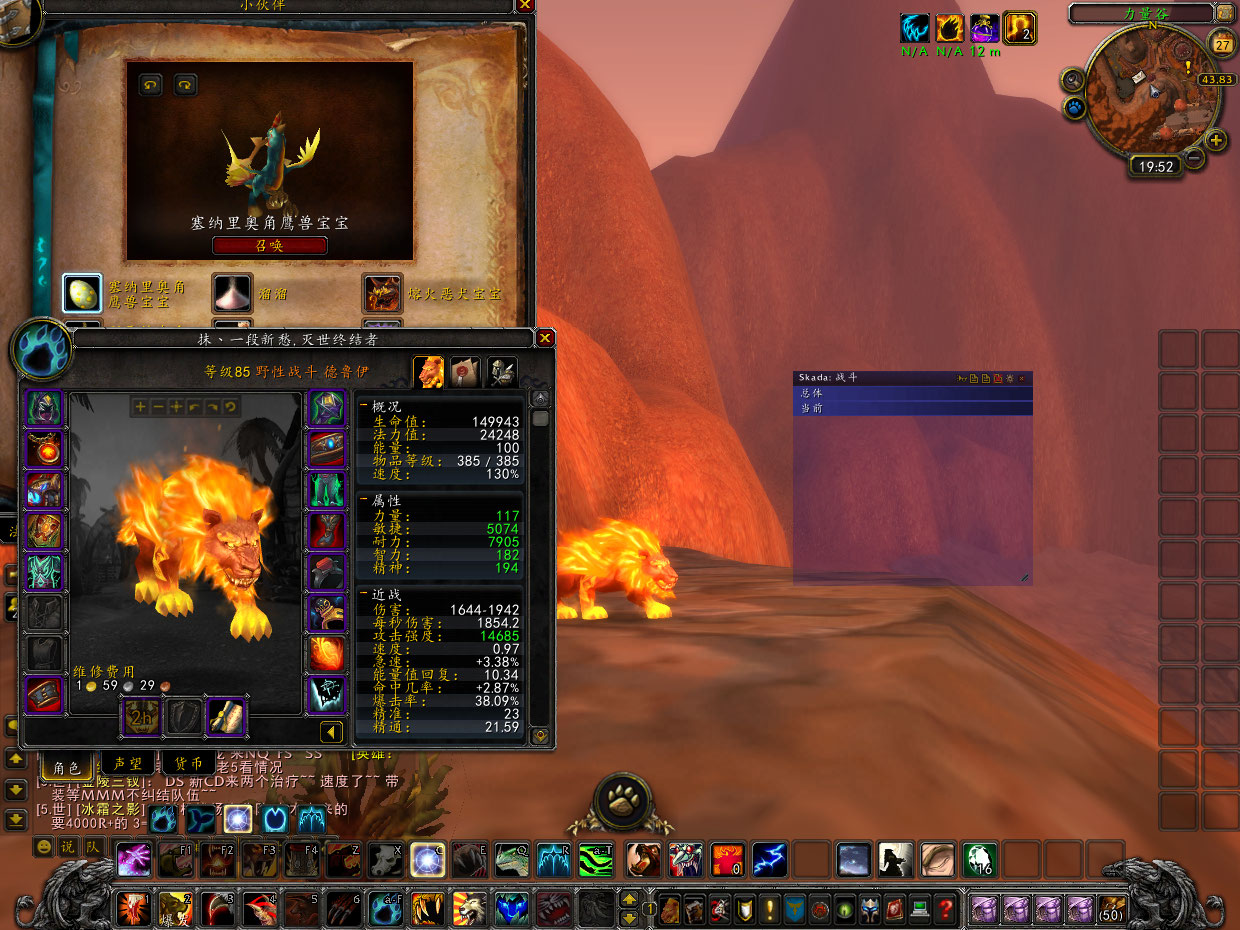
Task: Select the spotted egg hippogryph hatchling companion
Action: 83,293
